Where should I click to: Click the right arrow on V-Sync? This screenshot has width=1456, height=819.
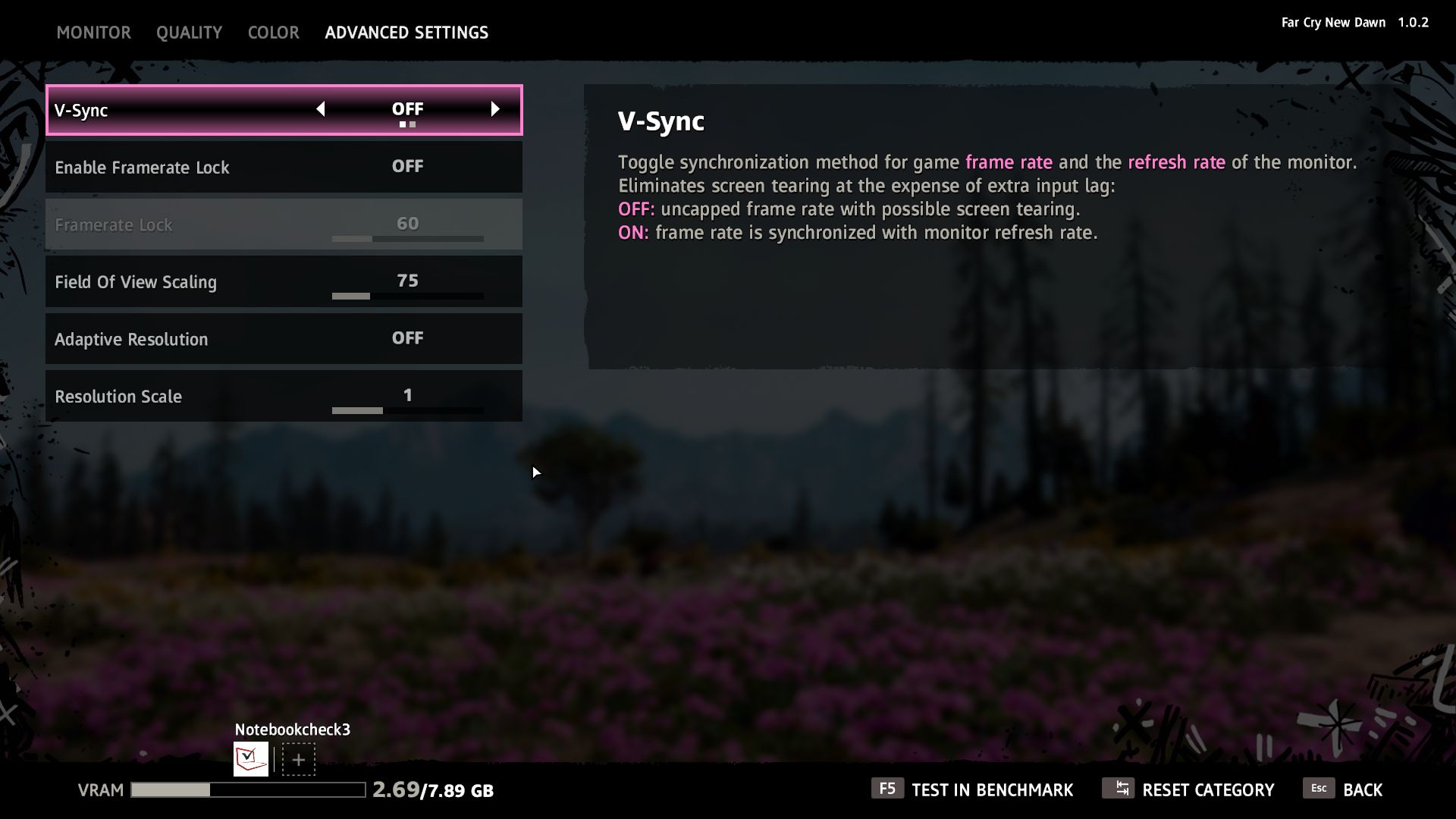[495, 109]
